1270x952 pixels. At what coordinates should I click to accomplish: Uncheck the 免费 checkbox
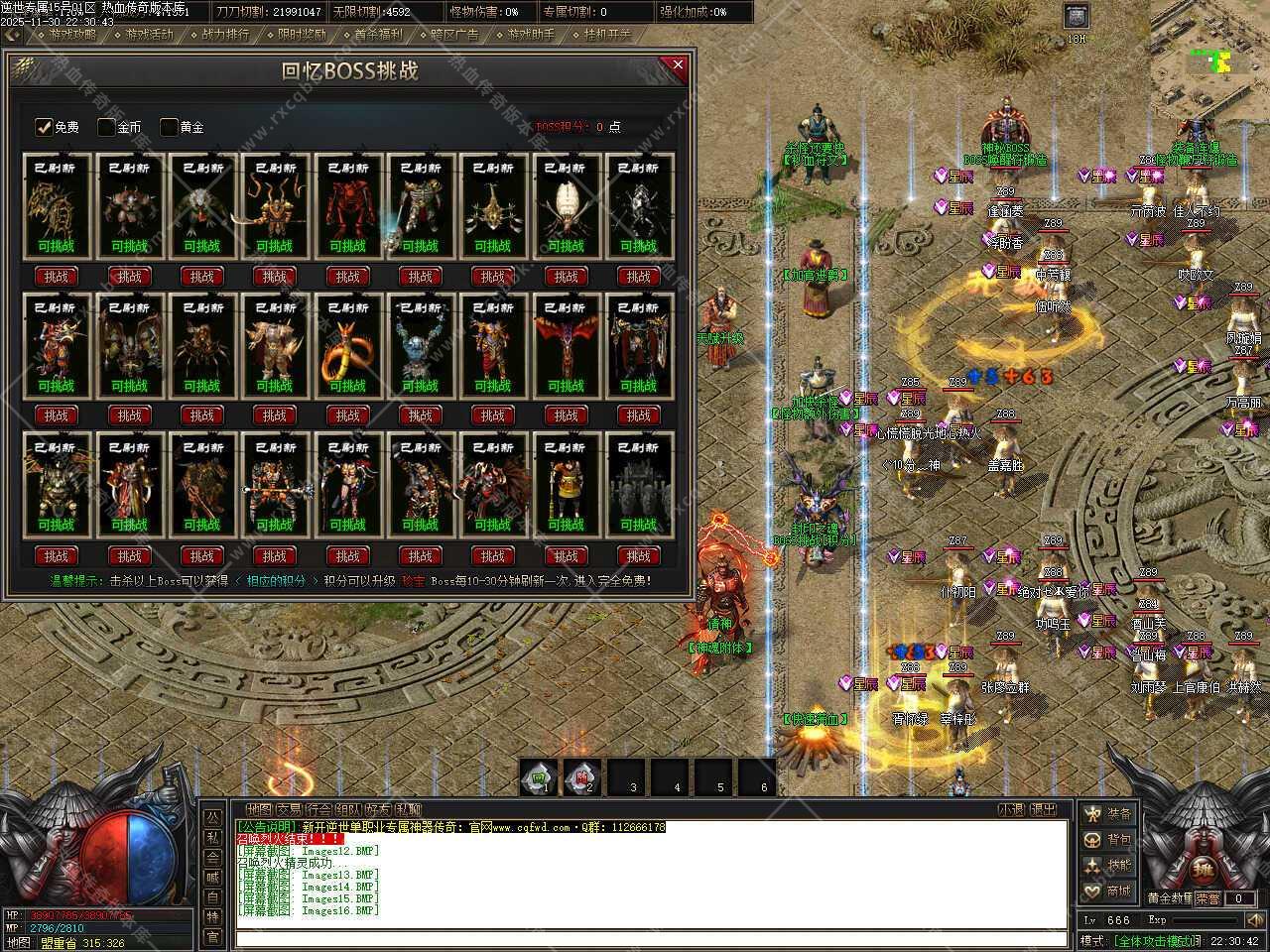pyautogui.click(x=44, y=127)
